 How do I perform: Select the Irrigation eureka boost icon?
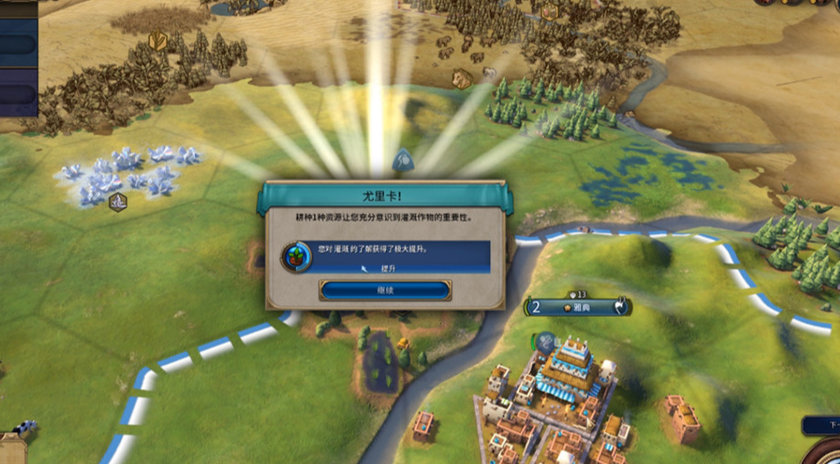point(296,256)
